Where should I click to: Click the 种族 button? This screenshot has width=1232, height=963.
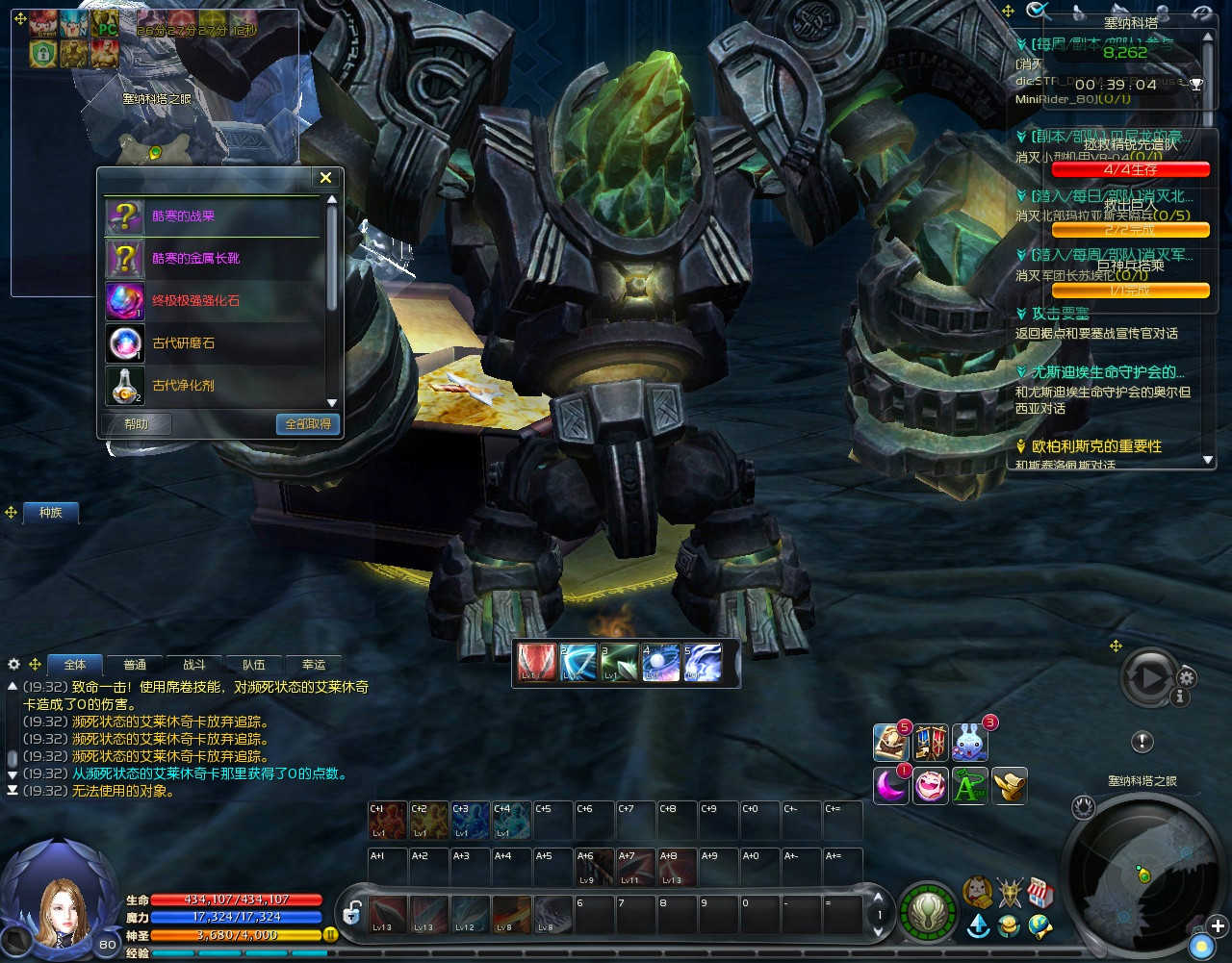click(x=51, y=513)
